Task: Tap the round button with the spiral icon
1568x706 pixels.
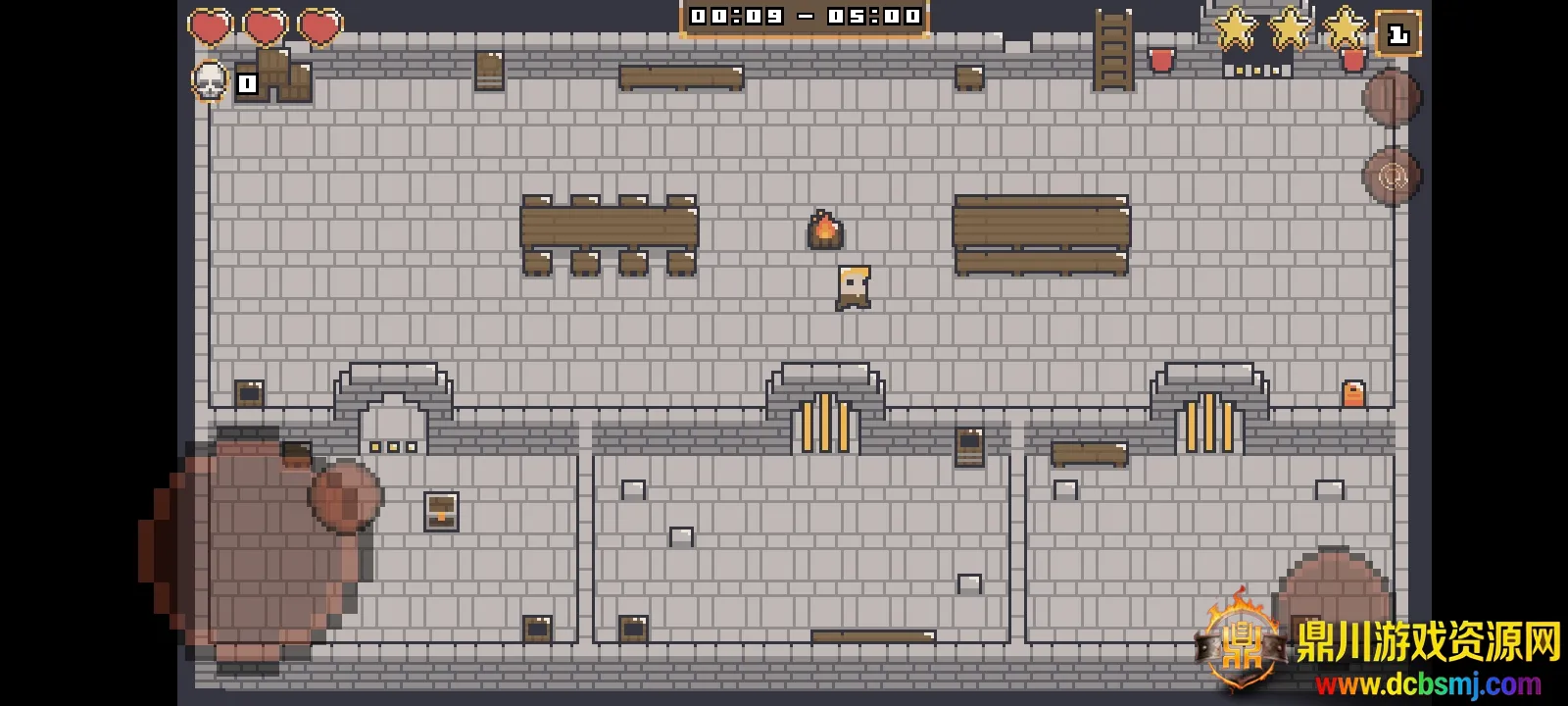Action: click(x=1392, y=176)
